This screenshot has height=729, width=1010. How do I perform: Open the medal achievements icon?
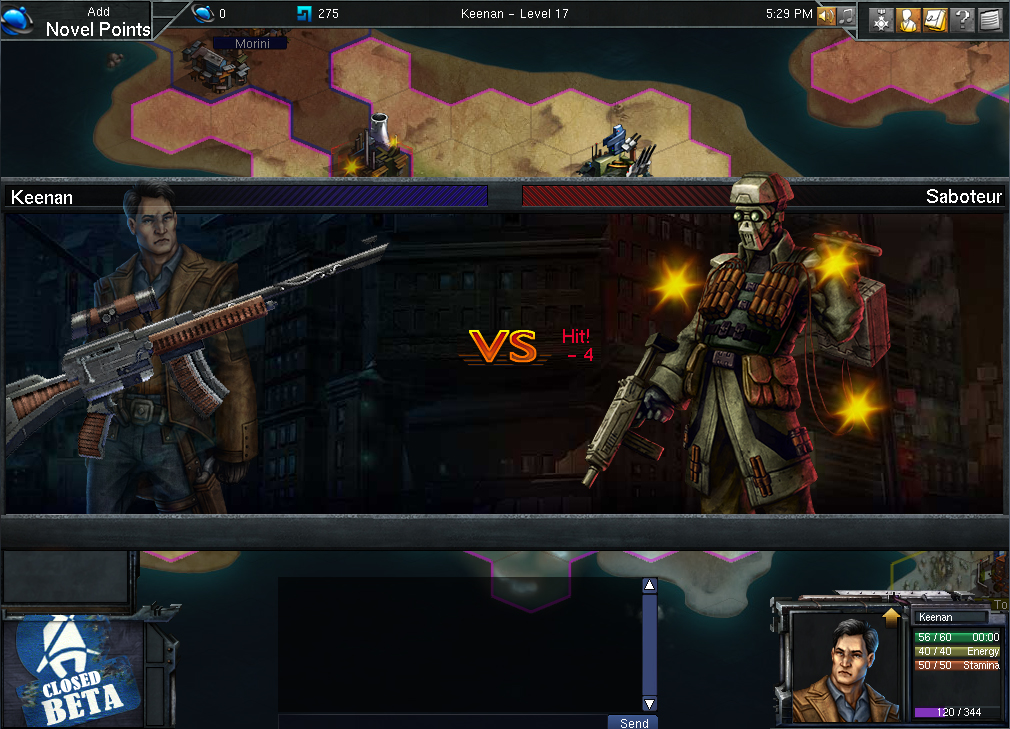pos(881,20)
